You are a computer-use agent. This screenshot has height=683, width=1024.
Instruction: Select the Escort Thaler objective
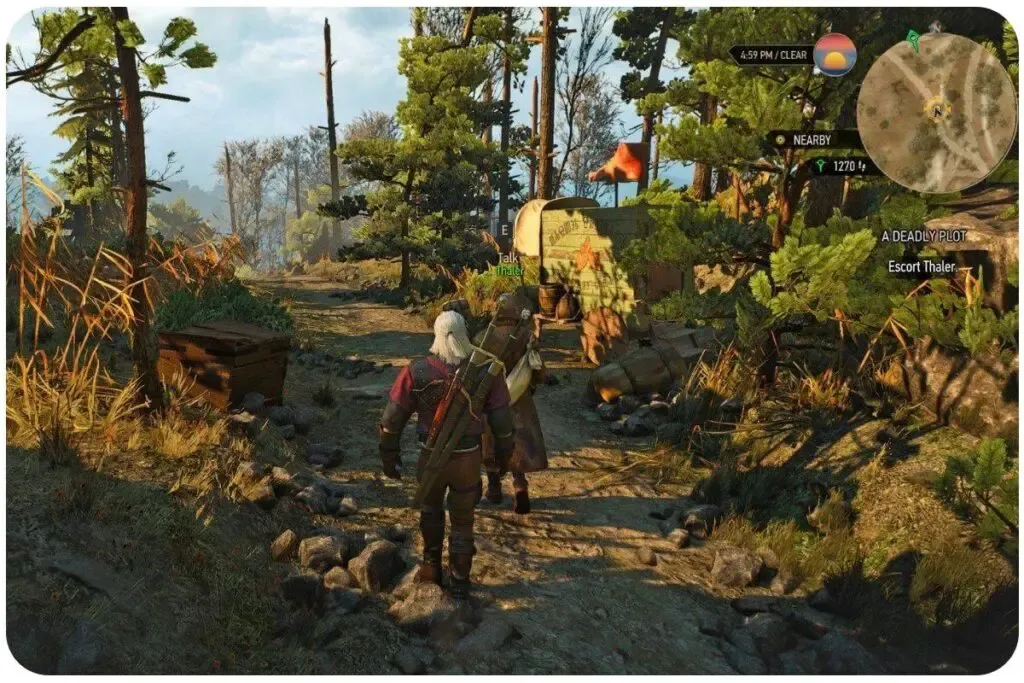923,267
